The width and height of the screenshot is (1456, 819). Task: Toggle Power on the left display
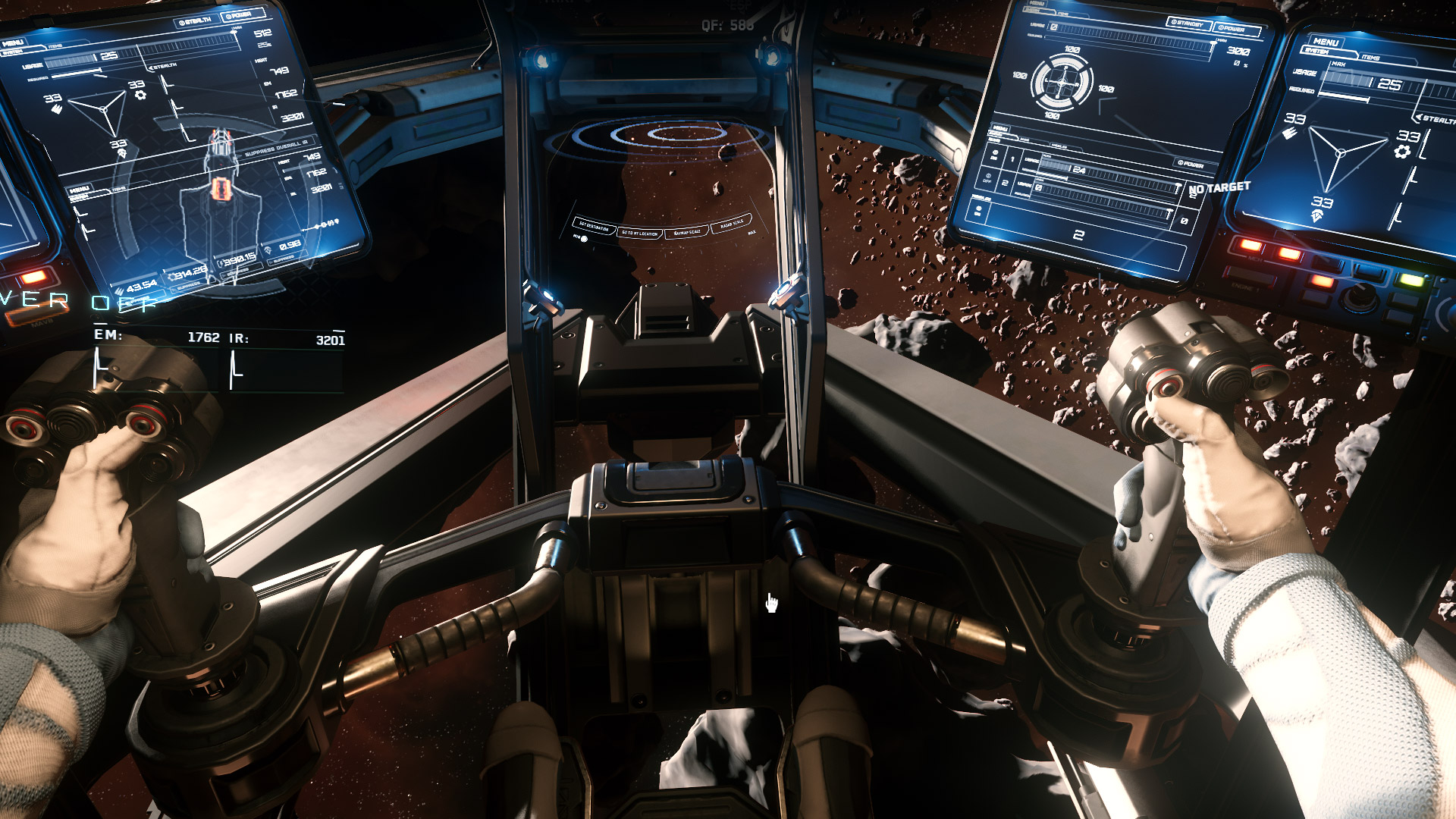pyautogui.click(x=241, y=14)
